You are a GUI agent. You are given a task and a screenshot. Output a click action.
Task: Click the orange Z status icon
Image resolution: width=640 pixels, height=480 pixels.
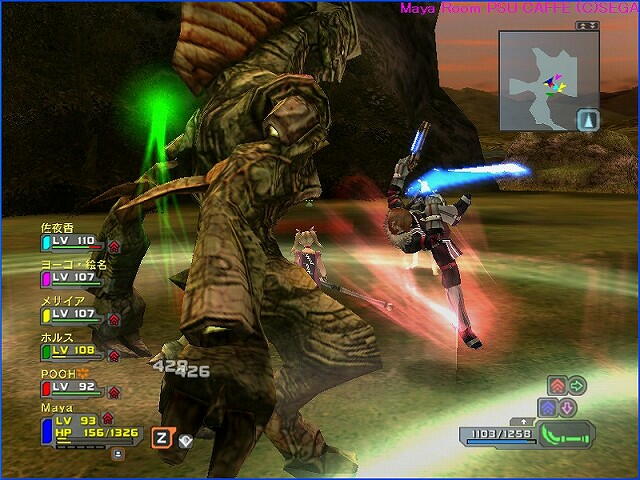coord(161,437)
